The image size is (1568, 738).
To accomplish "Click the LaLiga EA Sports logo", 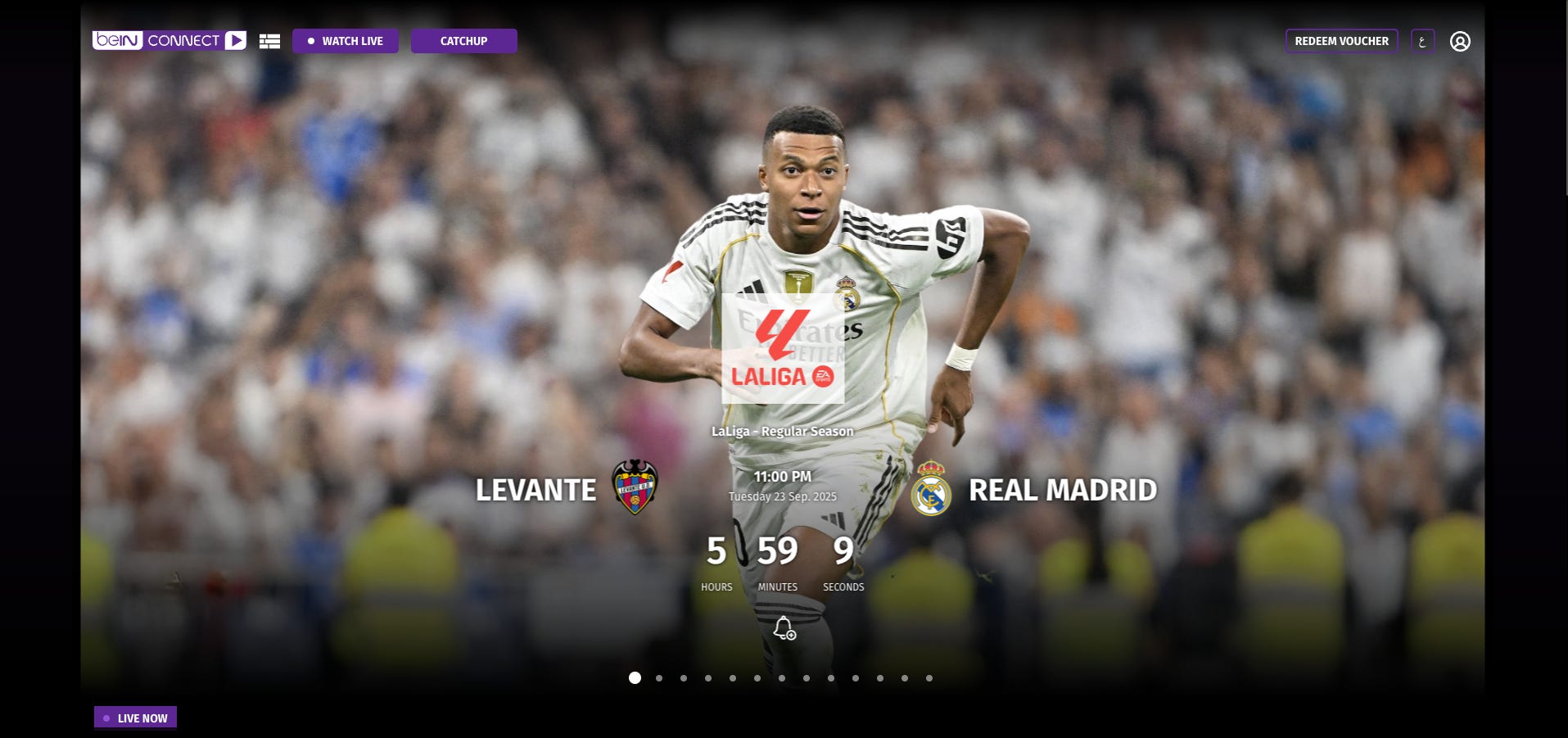I will click(x=782, y=347).
